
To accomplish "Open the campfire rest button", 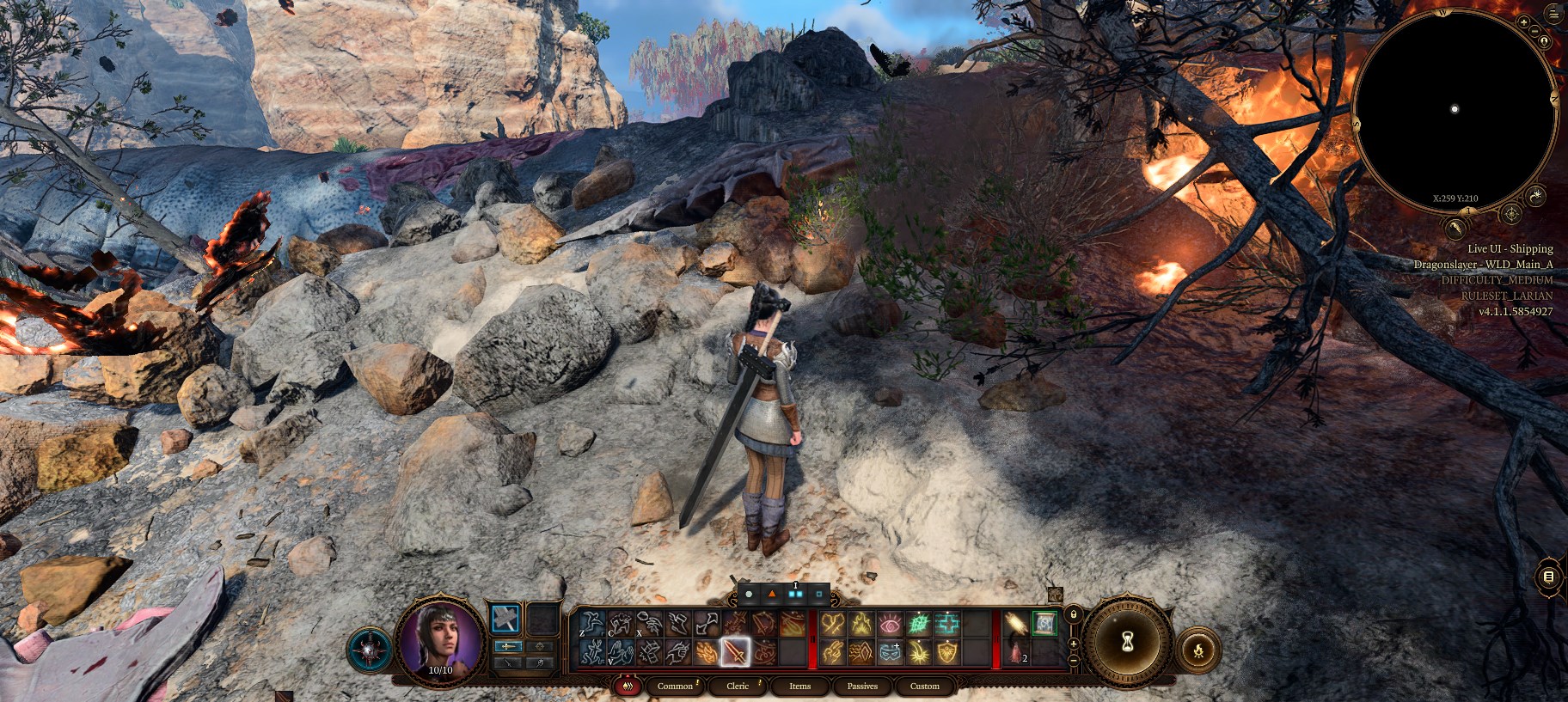I will click(1198, 650).
